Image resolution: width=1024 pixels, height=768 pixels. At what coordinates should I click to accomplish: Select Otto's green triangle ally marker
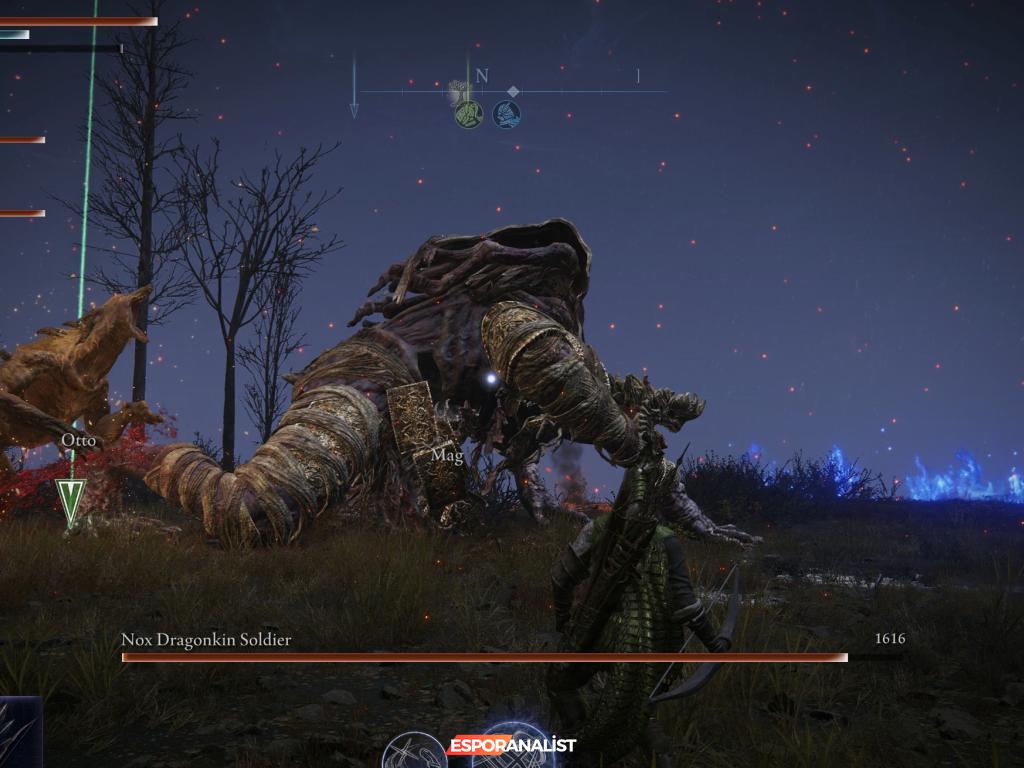point(70,500)
